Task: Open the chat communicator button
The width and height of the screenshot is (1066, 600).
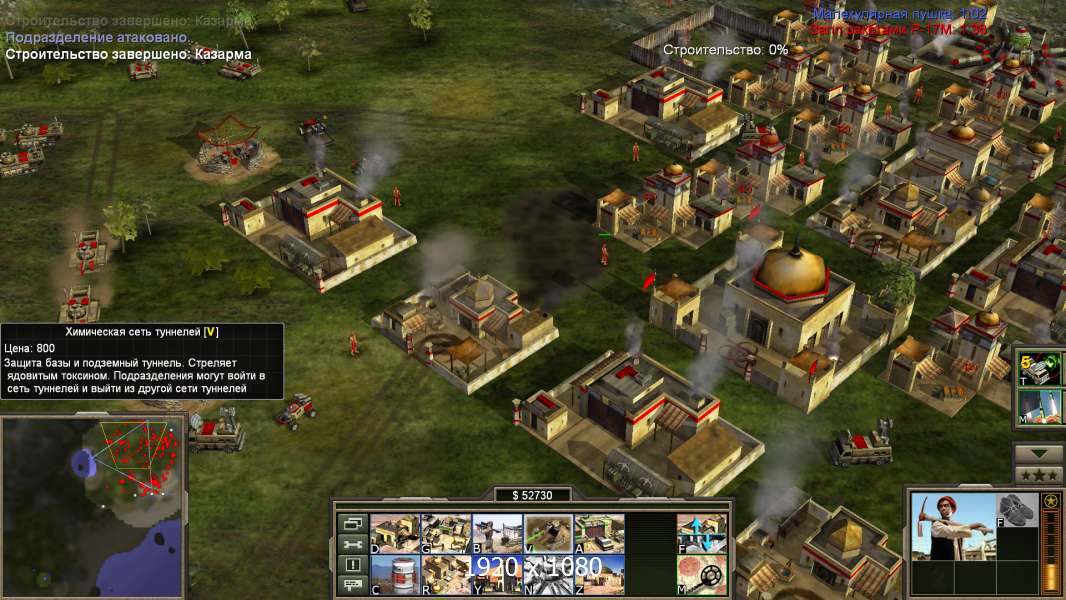Action: [352, 586]
